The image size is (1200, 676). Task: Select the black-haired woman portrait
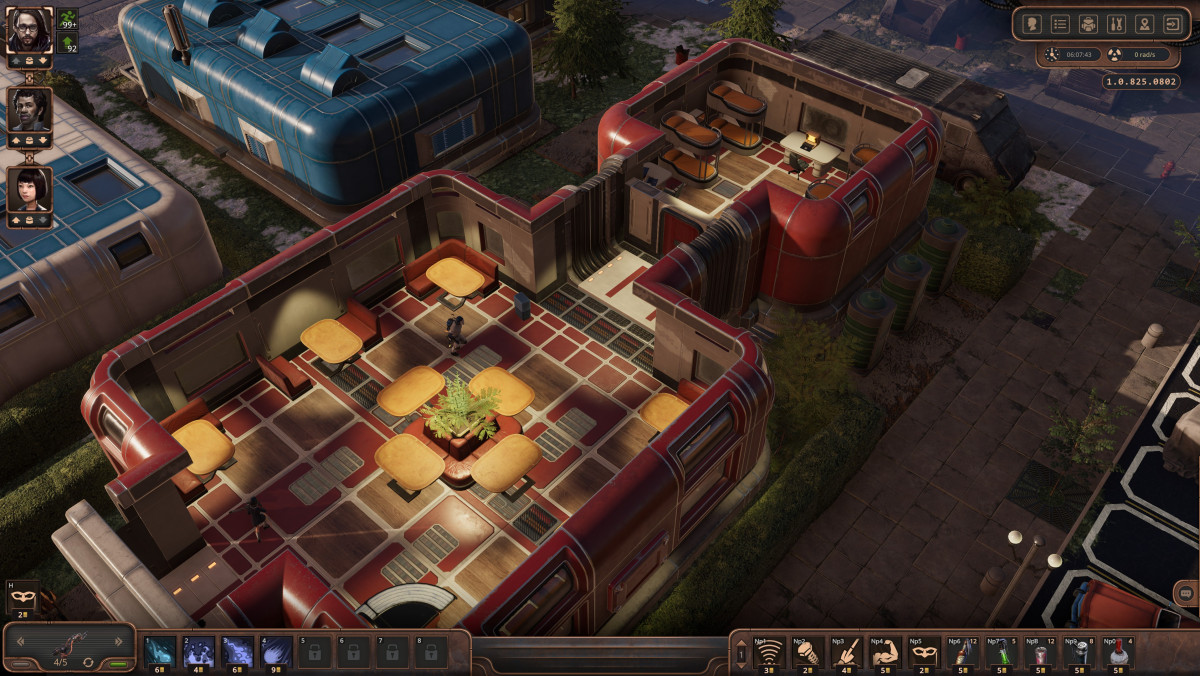point(29,189)
